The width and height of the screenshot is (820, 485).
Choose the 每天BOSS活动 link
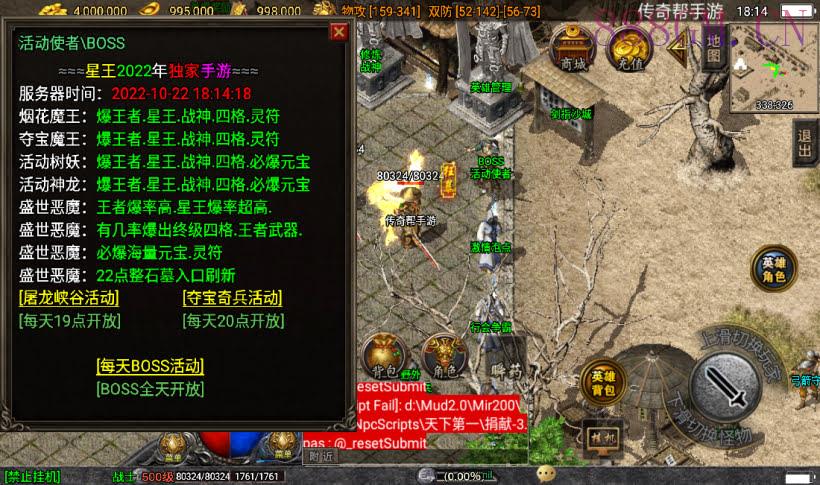pos(150,366)
